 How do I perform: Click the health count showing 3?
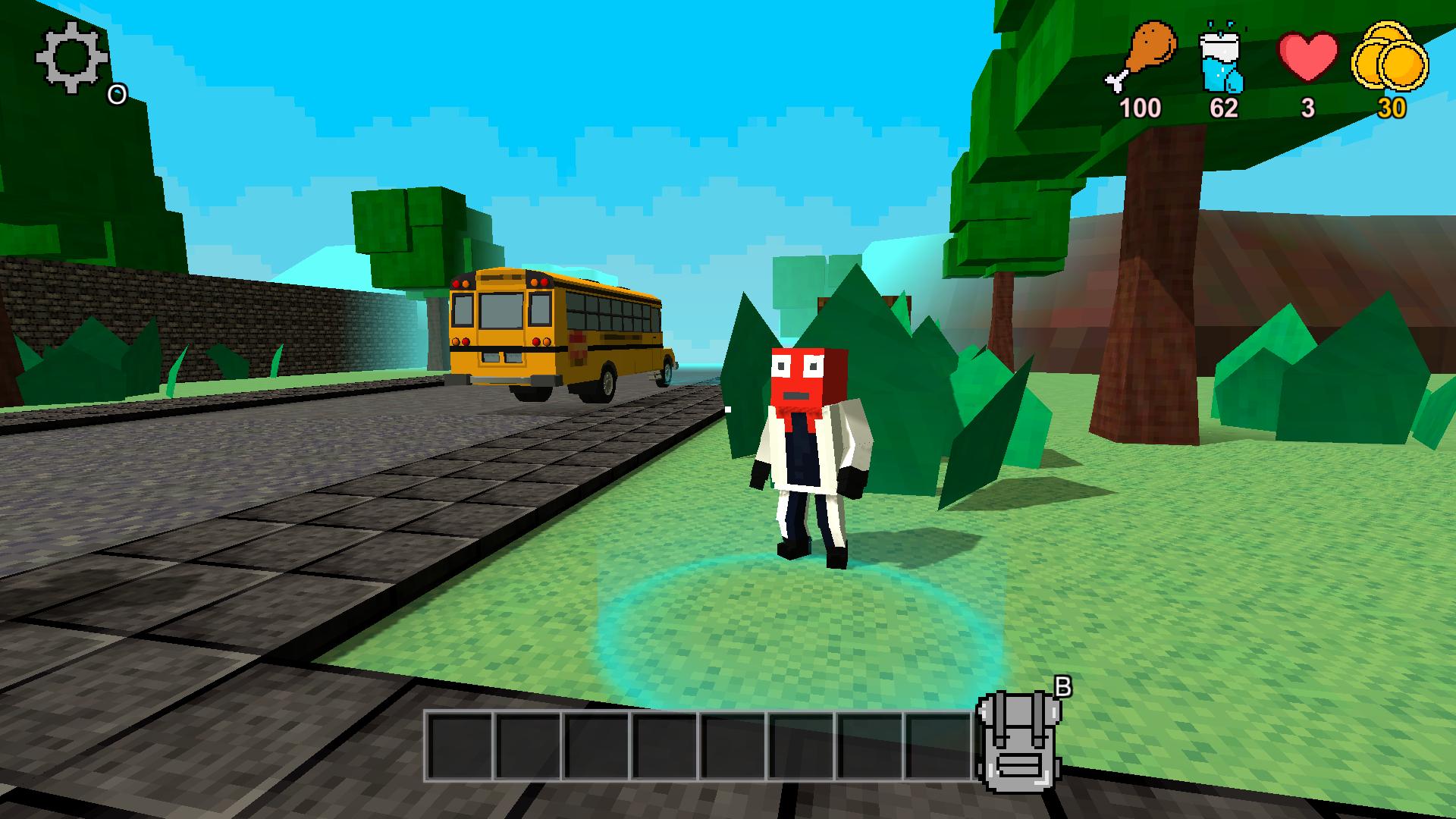tap(1307, 108)
